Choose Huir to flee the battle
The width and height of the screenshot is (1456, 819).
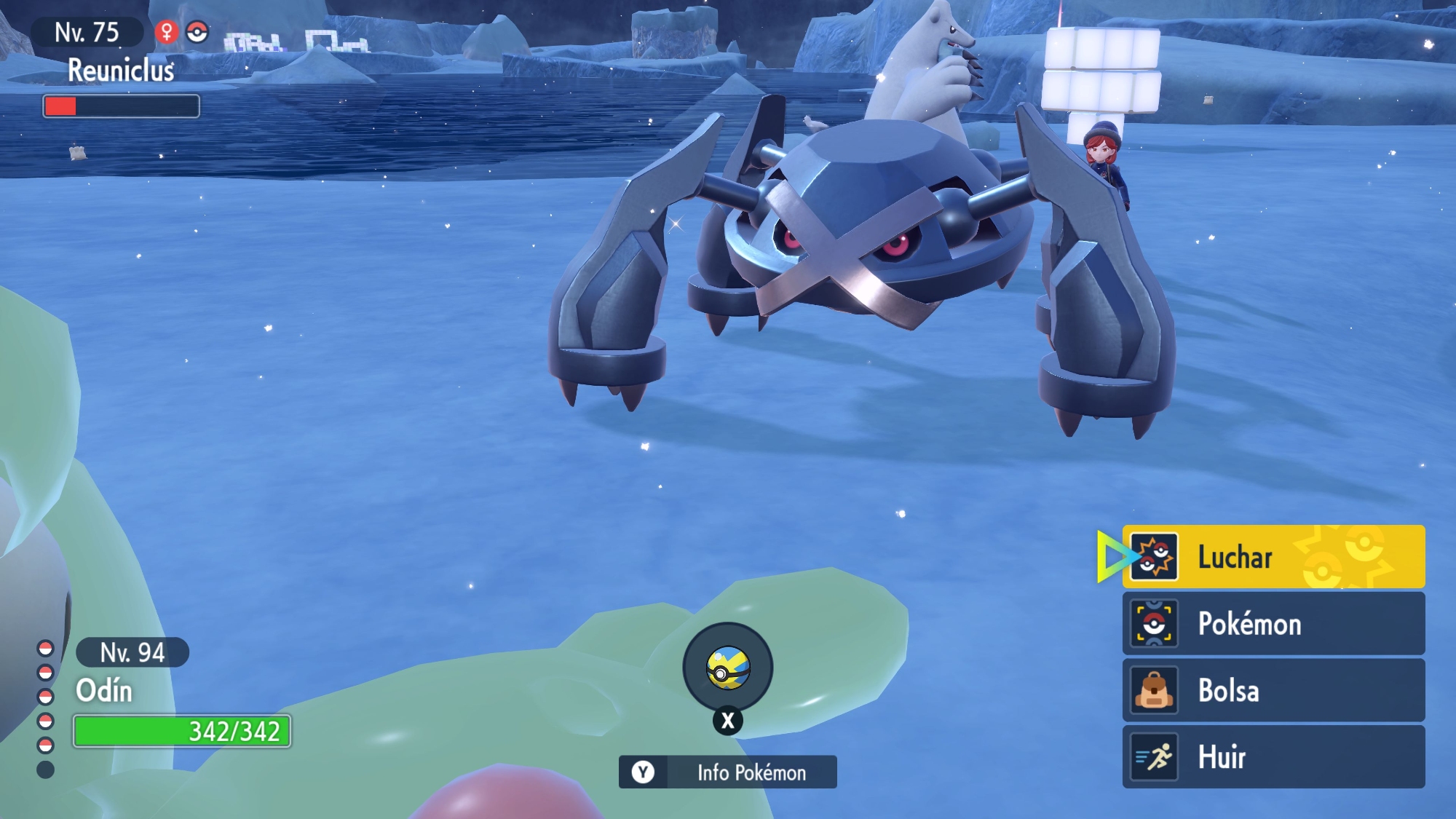click(x=1274, y=757)
